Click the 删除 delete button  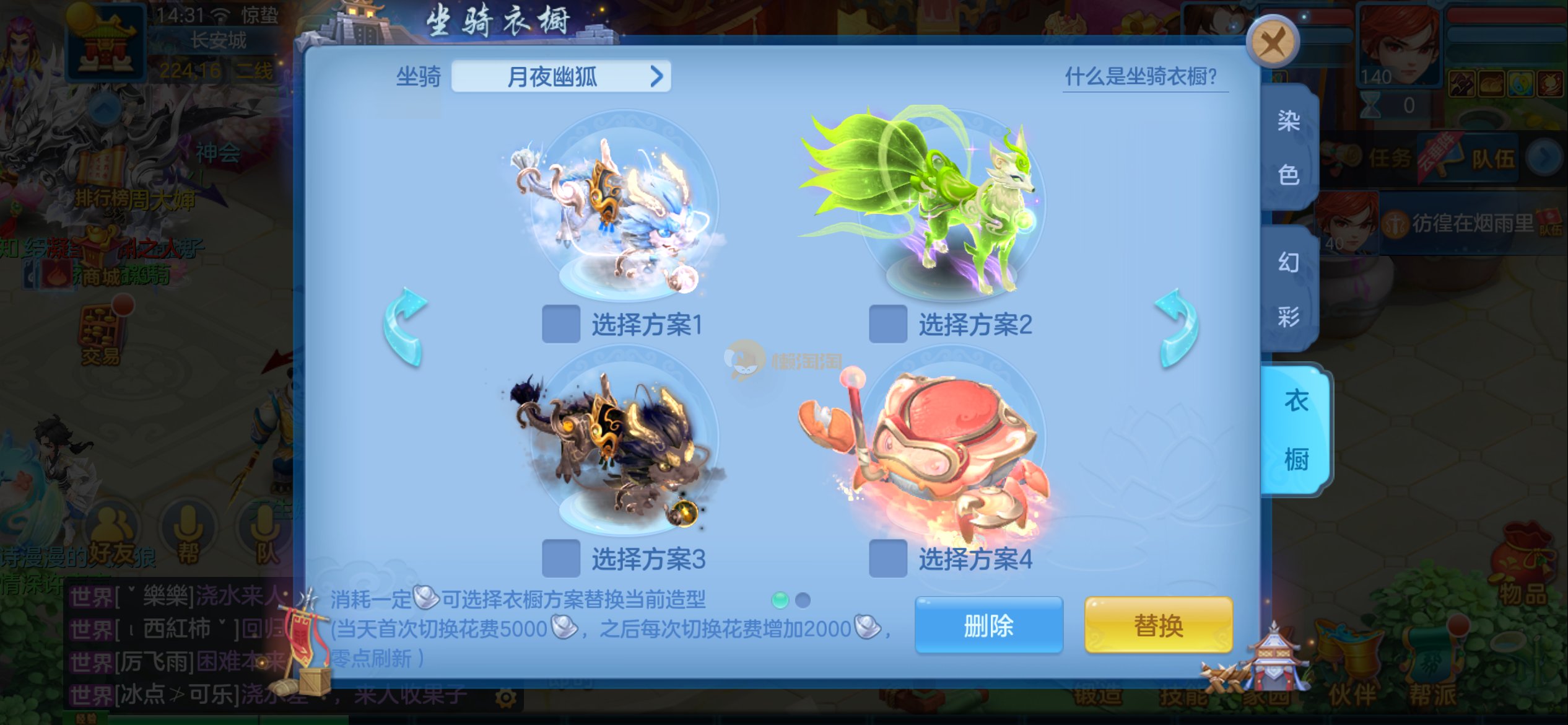pyautogui.click(x=988, y=625)
